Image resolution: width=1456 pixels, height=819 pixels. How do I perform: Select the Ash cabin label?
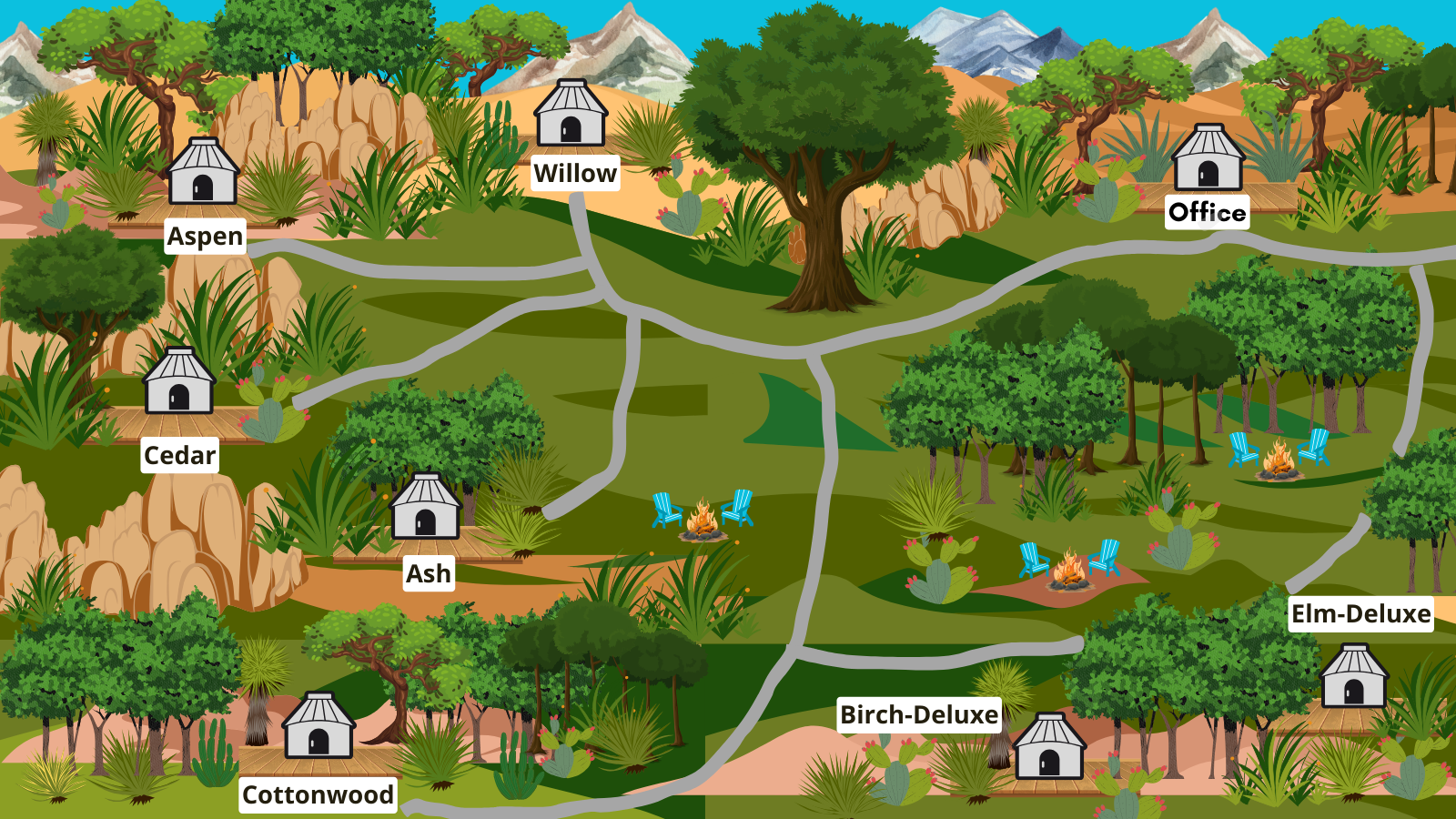click(428, 573)
